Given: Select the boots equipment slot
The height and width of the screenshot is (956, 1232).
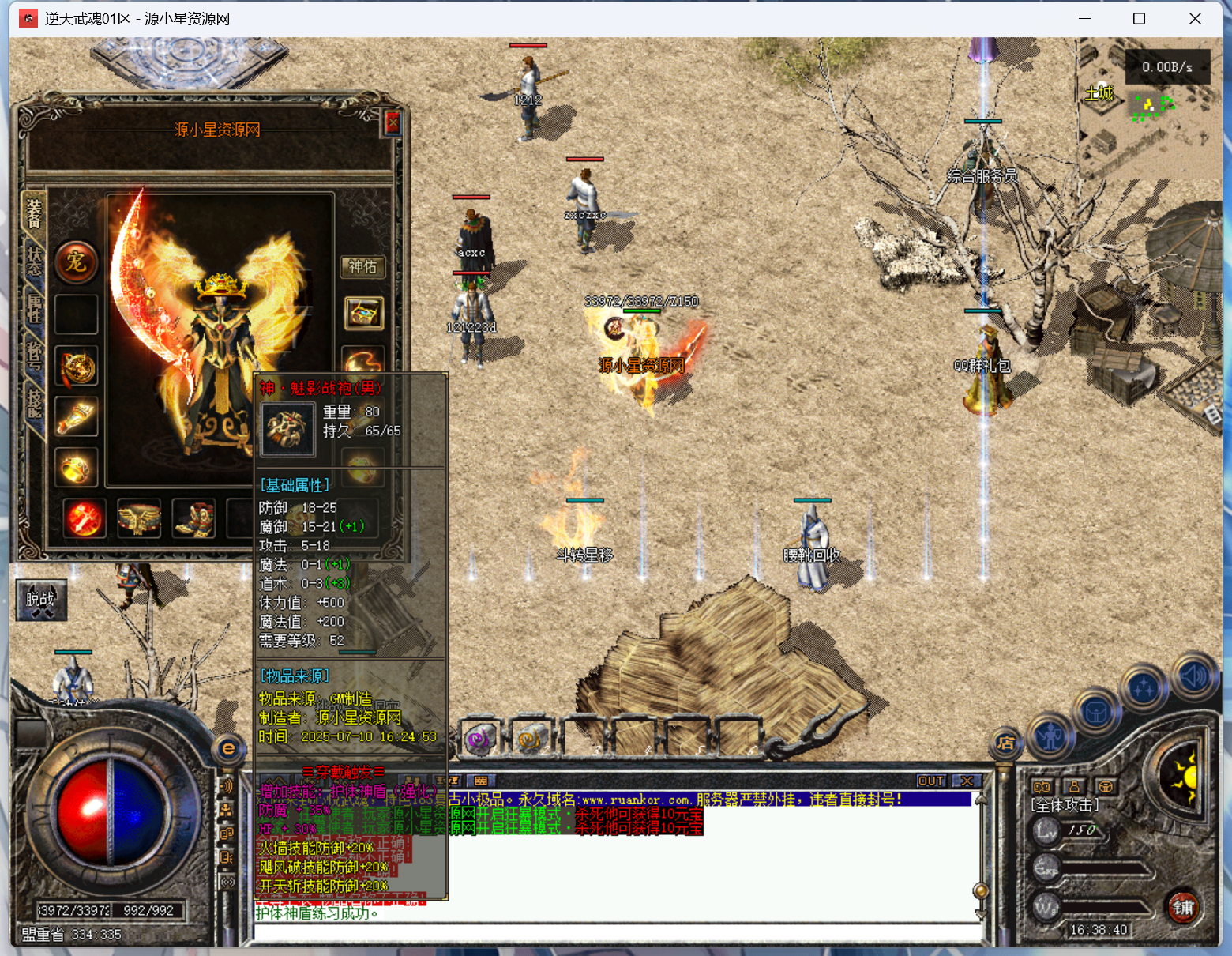Looking at the screenshot, I should point(193,519).
